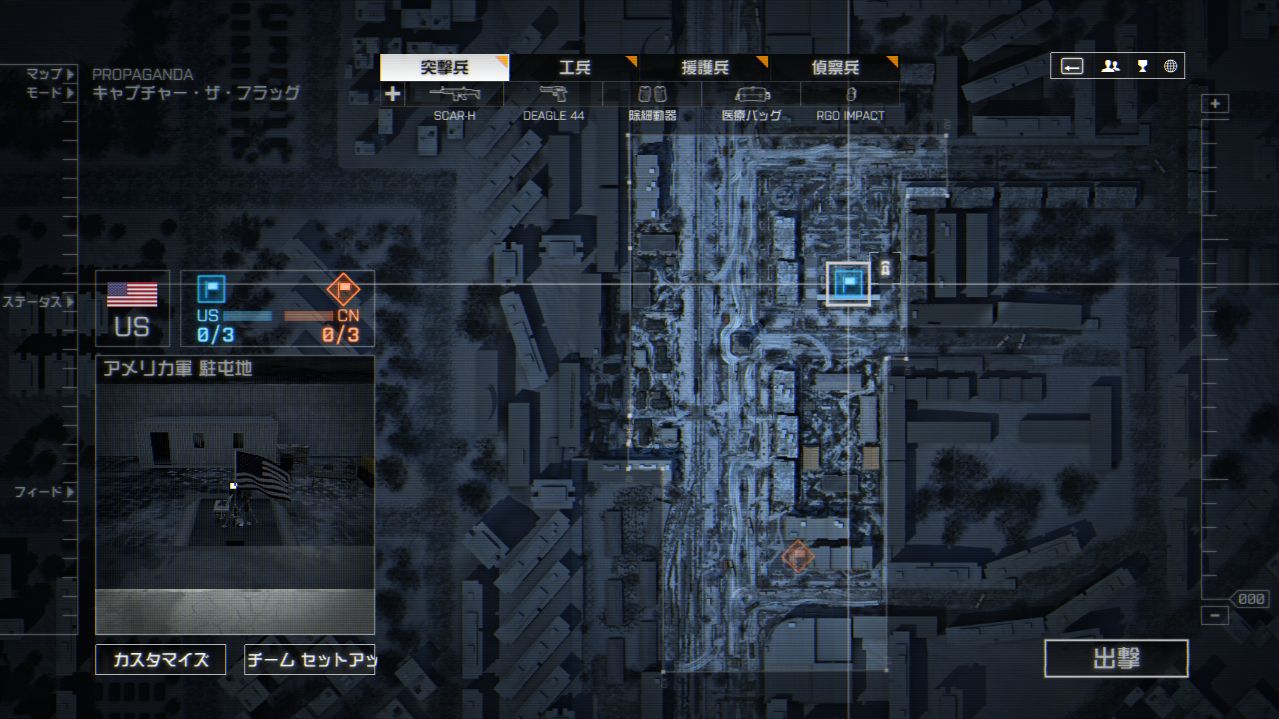Choose the 援護兵 support class tab
The image size is (1279, 719).
pyautogui.click(x=705, y=68)
